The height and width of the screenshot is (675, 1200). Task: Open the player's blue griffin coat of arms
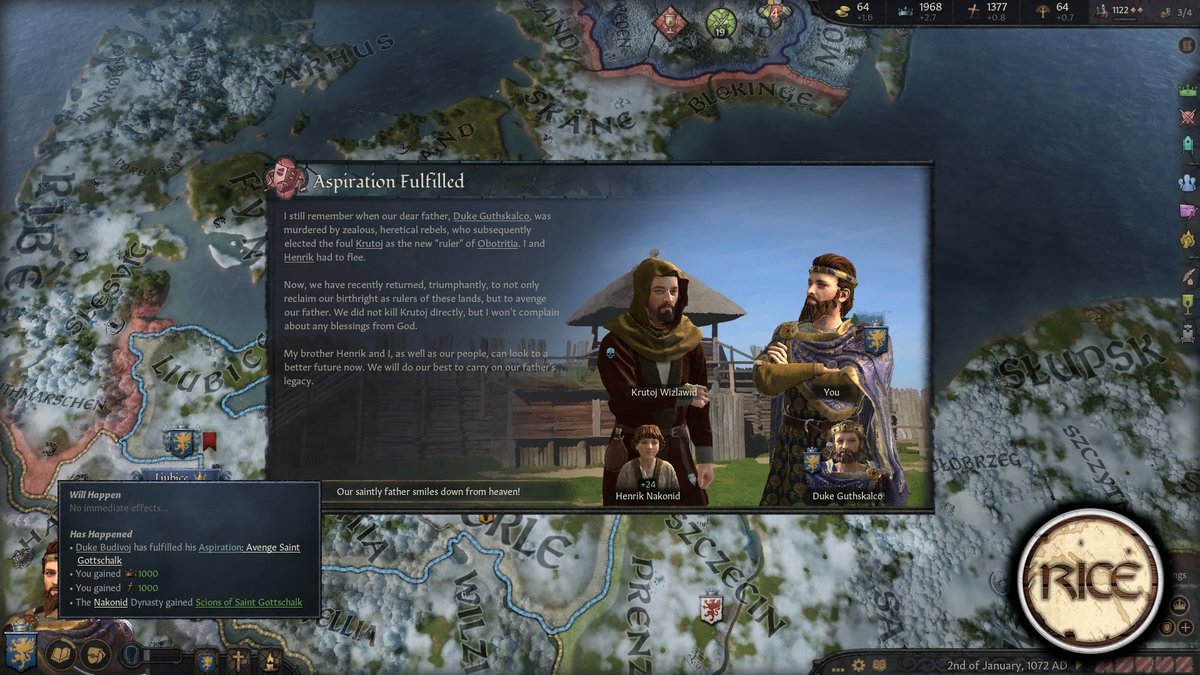[x=20, y=652]
